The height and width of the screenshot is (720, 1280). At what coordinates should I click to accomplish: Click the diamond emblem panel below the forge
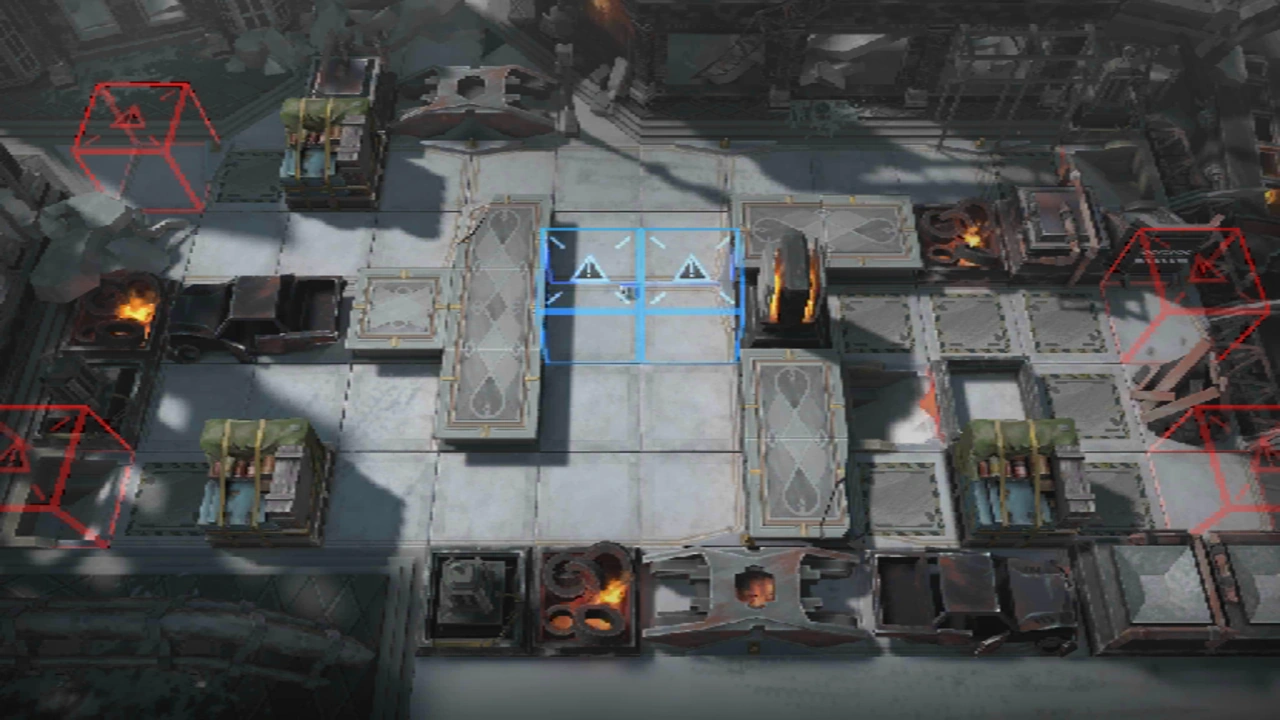(795, 440)
